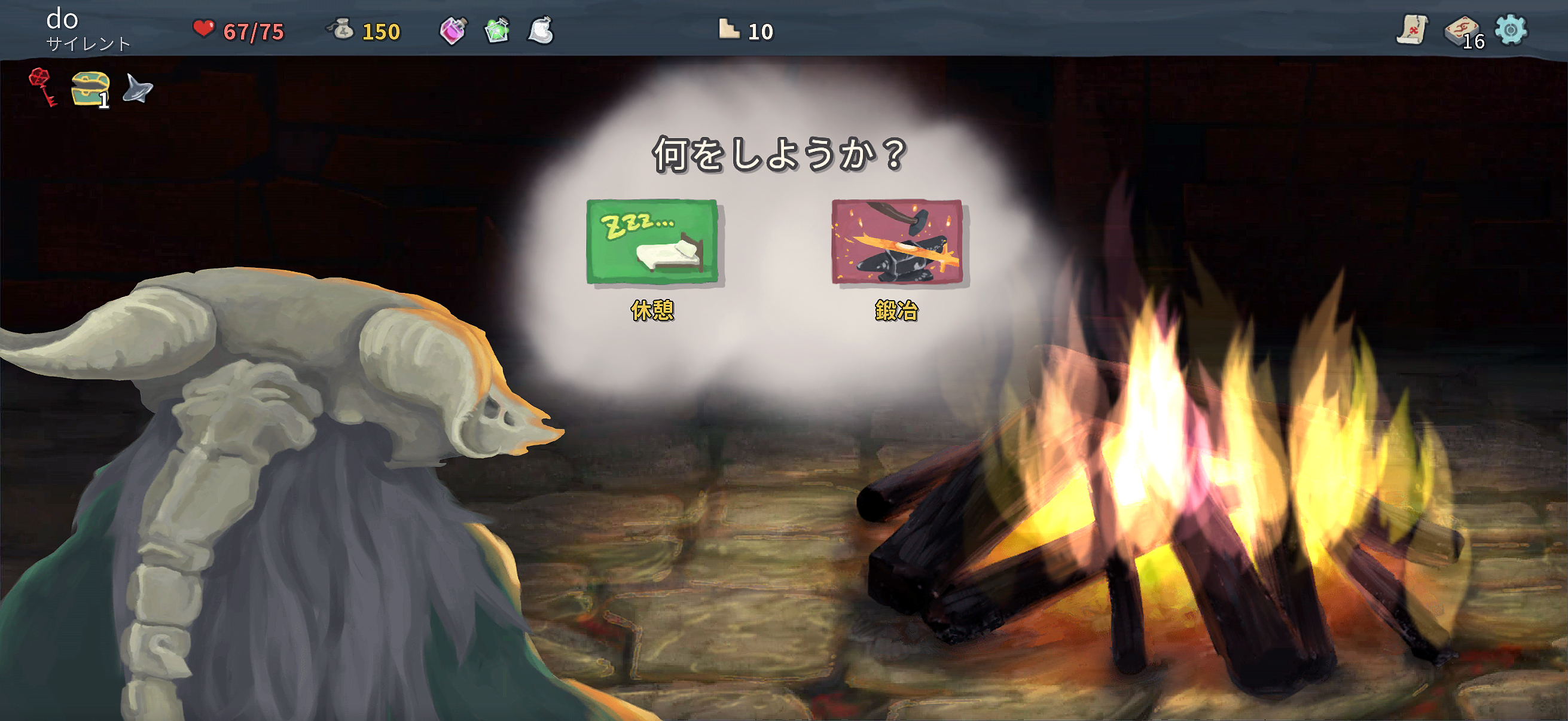
Task: Select the pink potion in the potion belt
Action: [x=453, y=30]
